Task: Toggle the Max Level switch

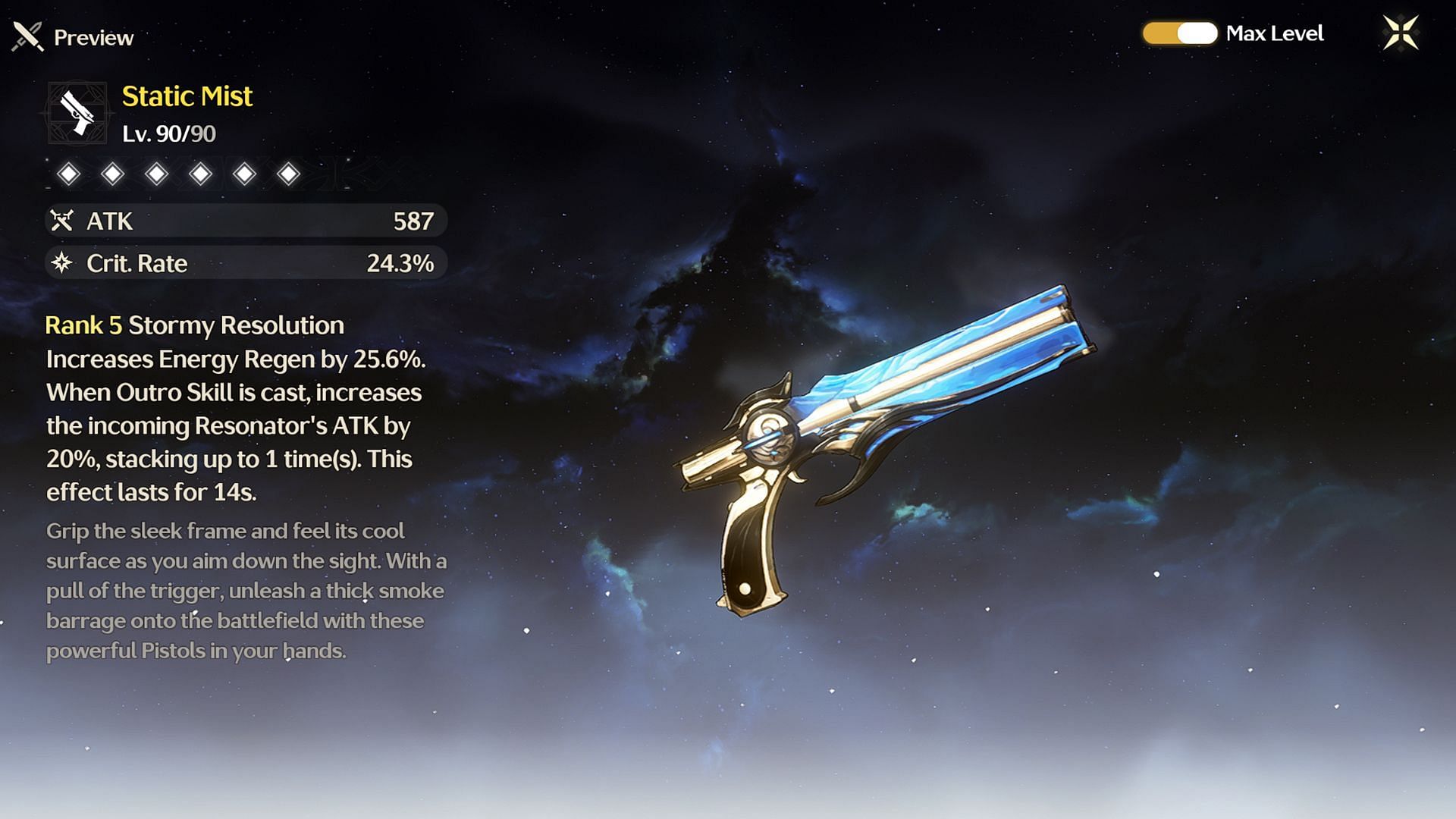Action: 1180,33
